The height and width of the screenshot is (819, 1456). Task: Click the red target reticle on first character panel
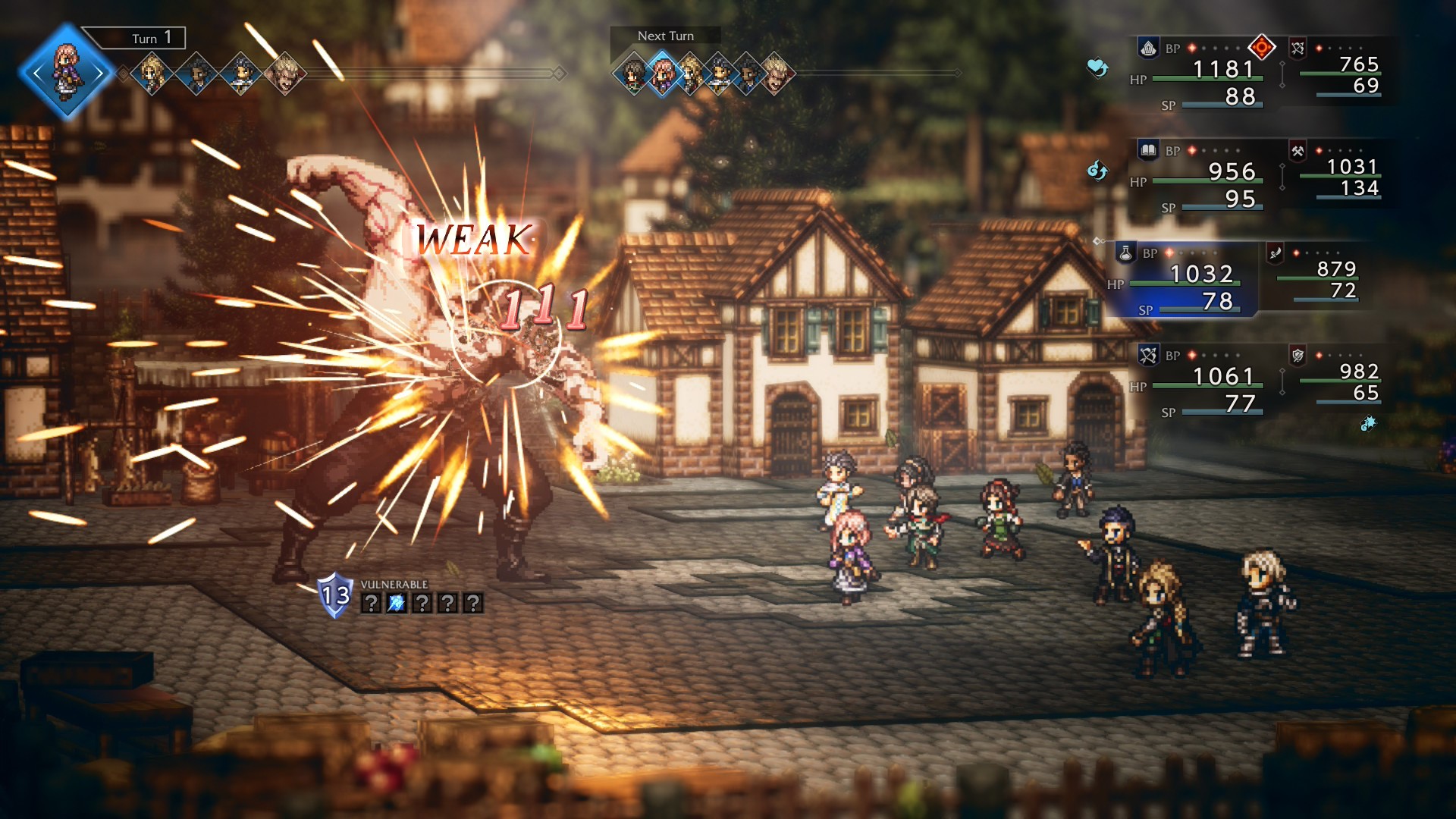(1261, 47)
